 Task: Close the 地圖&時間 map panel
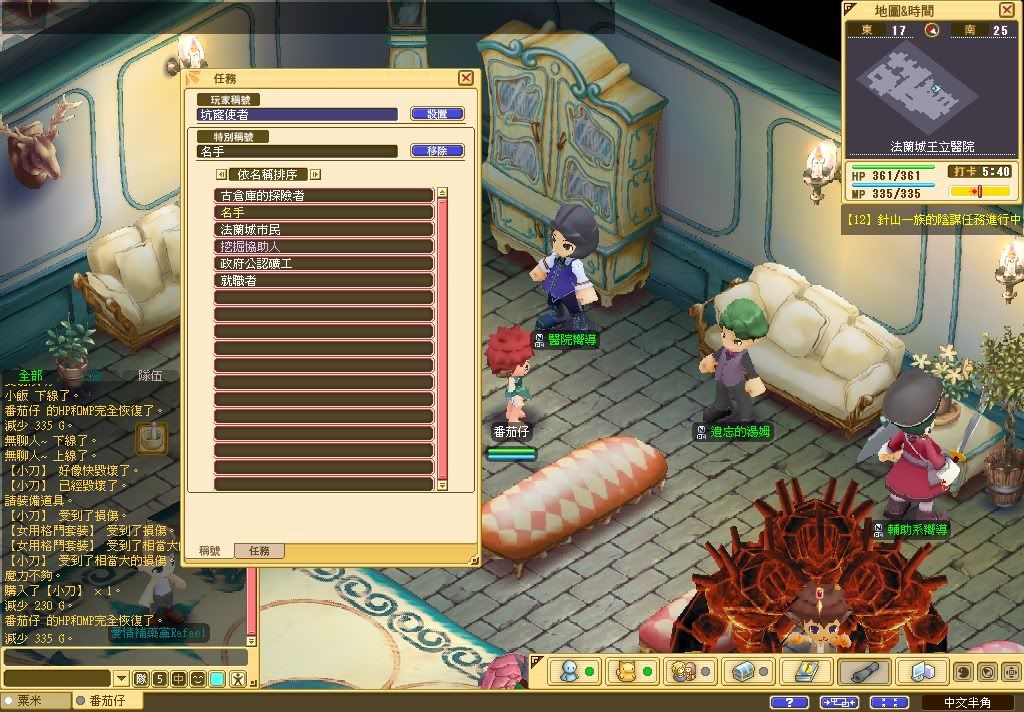pos(1006,10)
